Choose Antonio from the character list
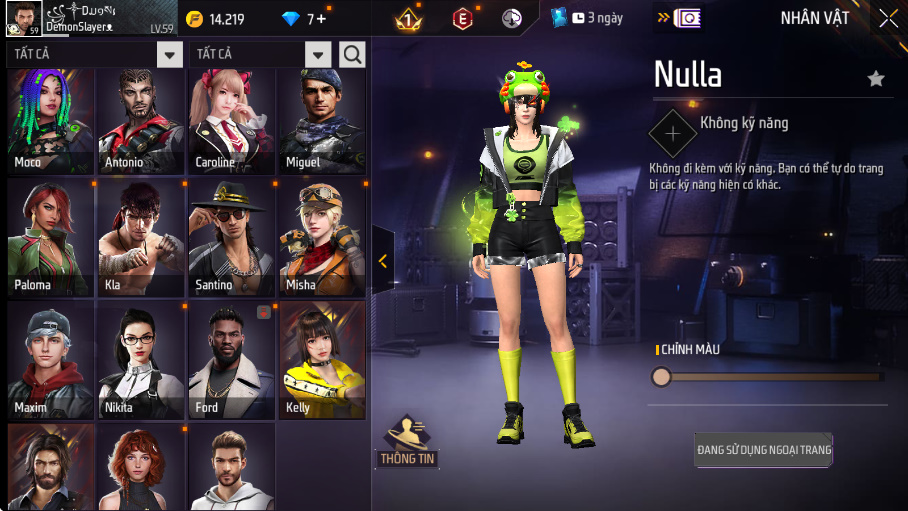 pos(140,122)
